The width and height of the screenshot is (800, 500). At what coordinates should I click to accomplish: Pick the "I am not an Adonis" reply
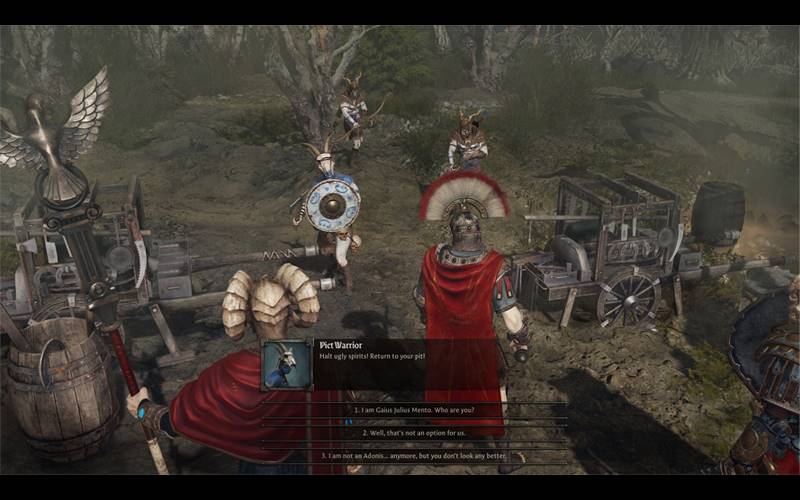pos(414,456)
